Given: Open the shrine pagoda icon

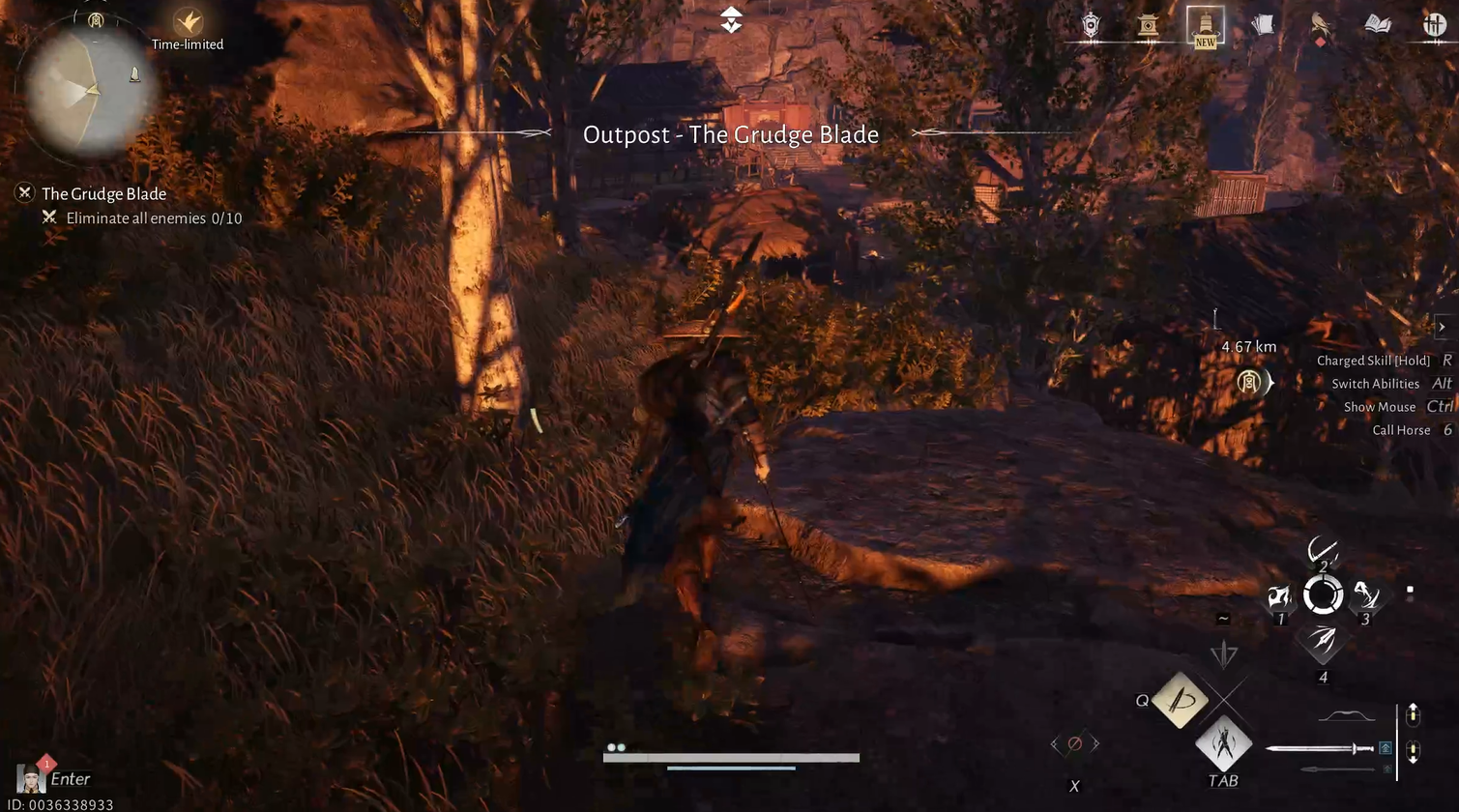Looking at the screenshot, I should point(1150,24).
